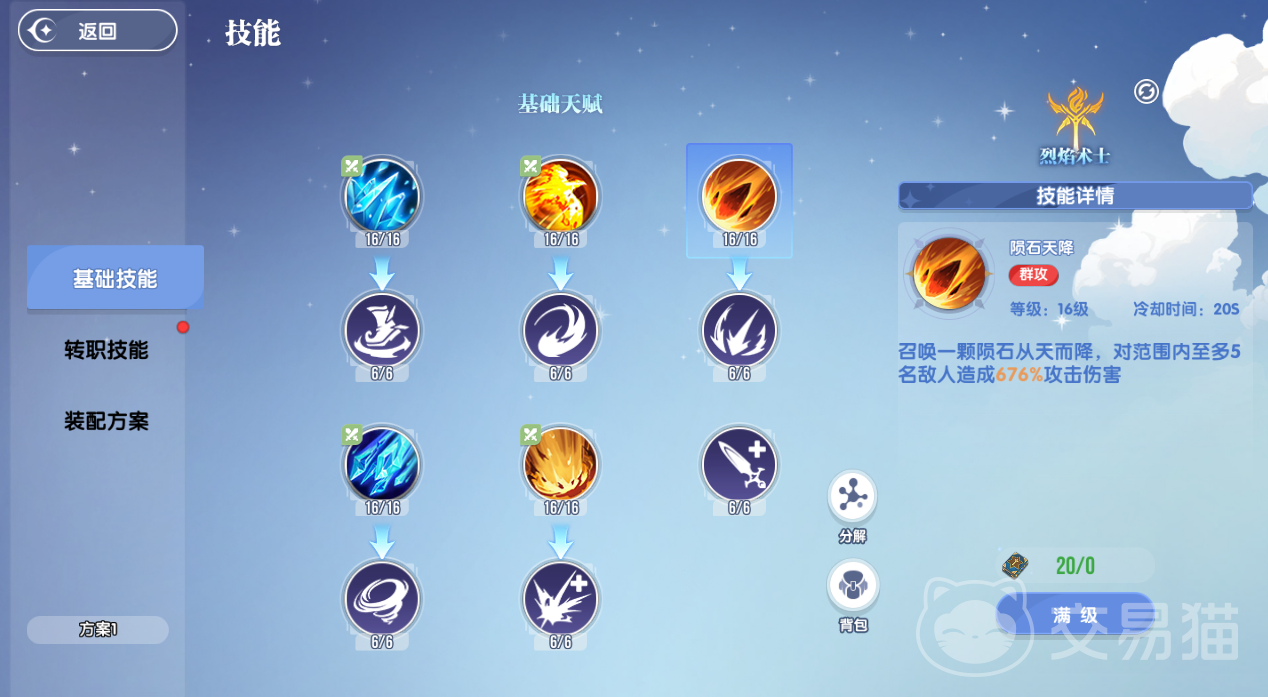Select the tornado talent icon

click(382, 329)
